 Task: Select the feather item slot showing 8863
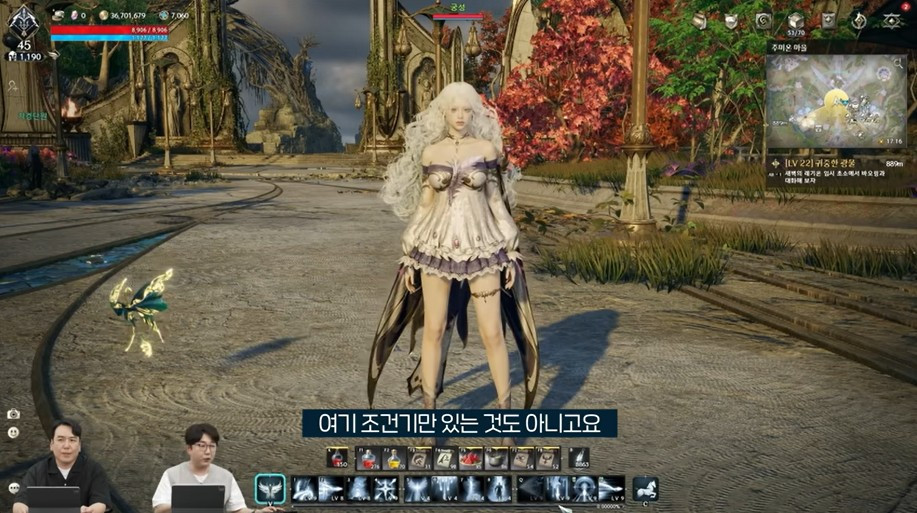point(579,459)
